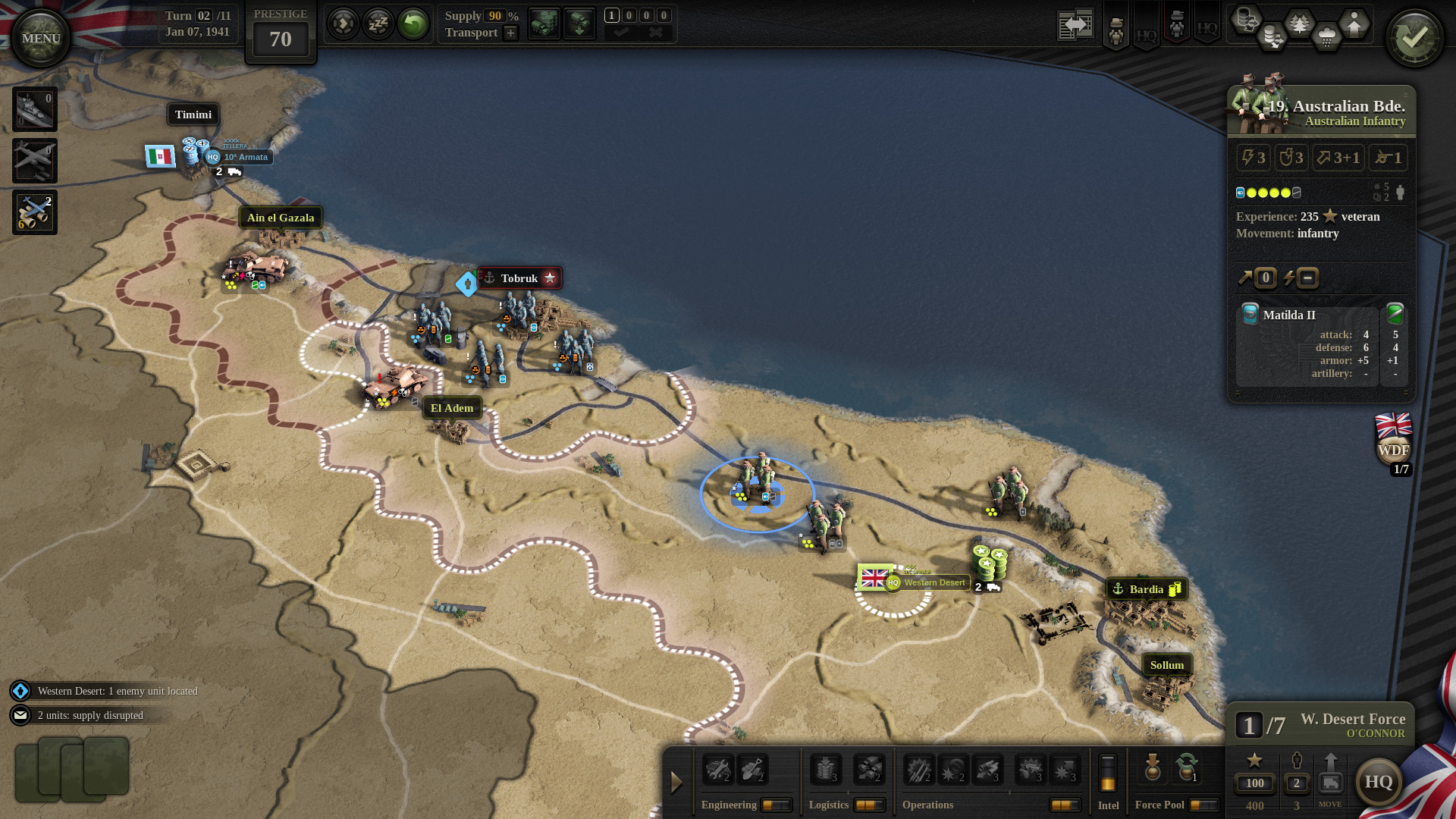1456x819 pixels.
Task: Increase Transport with the plus button
Action: [x=510, y=33]
